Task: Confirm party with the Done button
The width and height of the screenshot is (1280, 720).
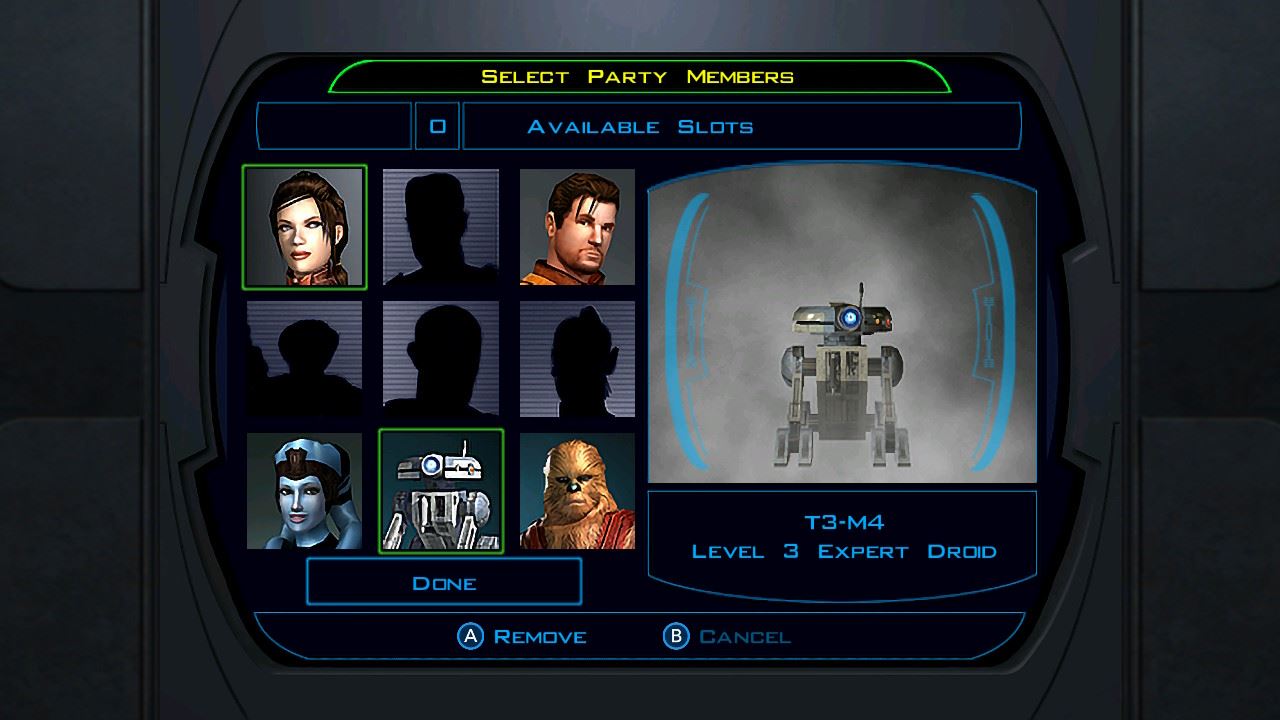Action: coord(444,582)
